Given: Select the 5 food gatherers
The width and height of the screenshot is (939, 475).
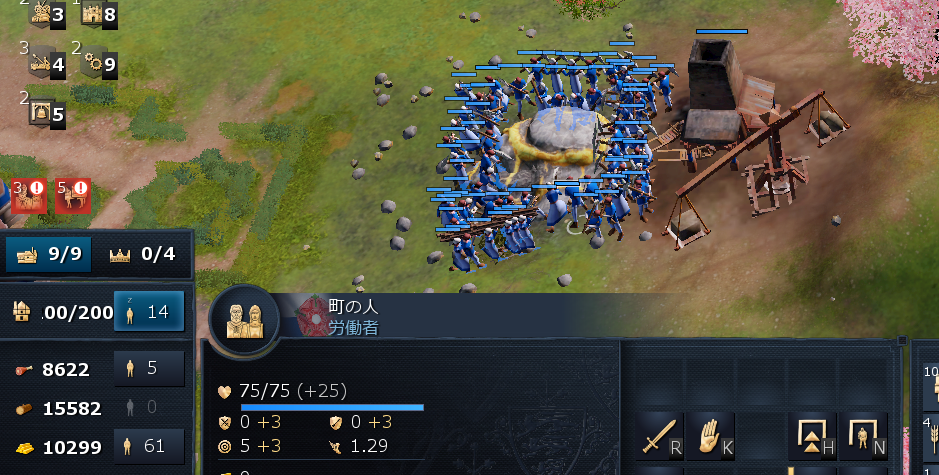Looking at the screenshot, I should coord(149,368).
